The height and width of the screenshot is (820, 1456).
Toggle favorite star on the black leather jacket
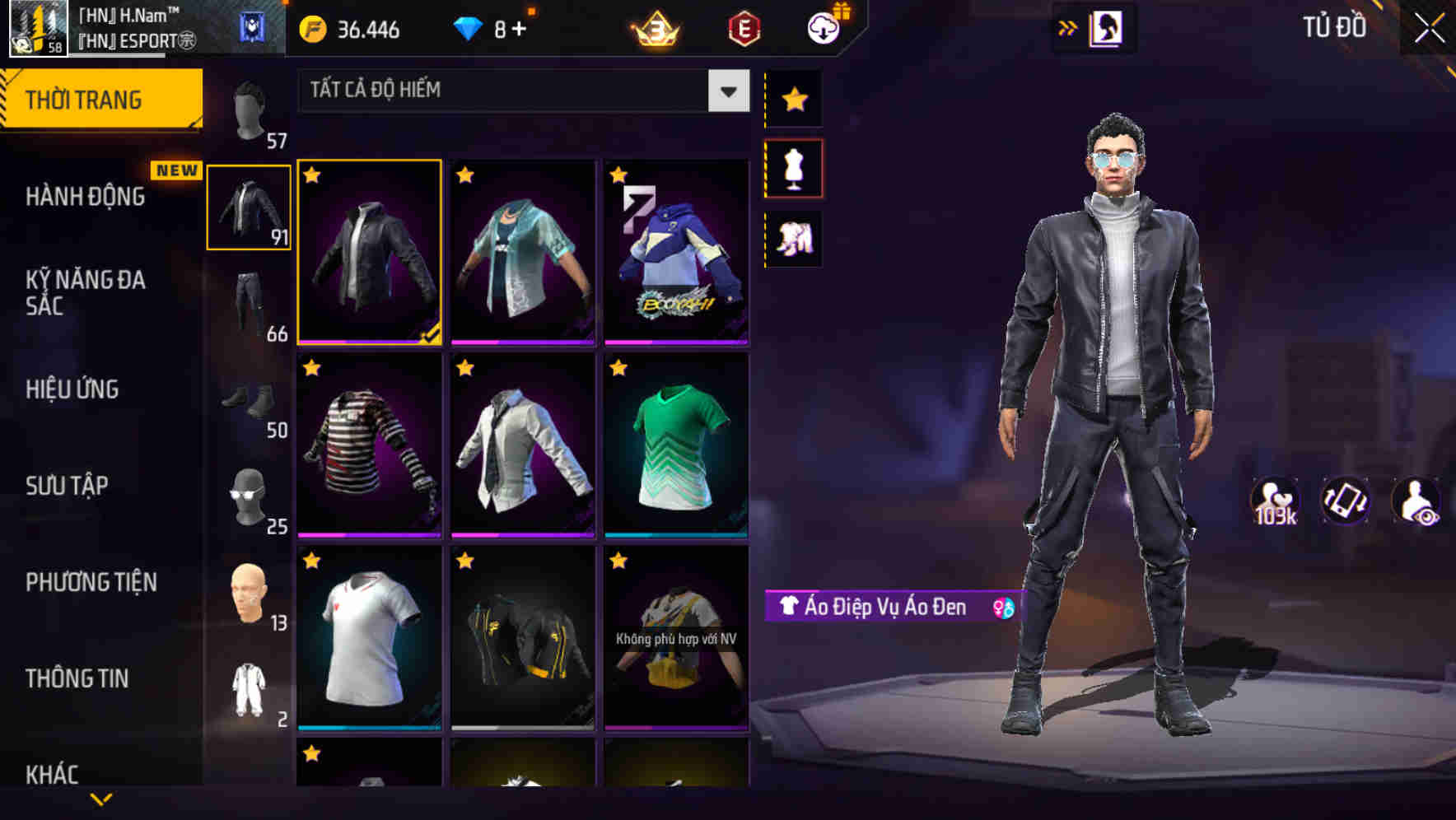click(x=312, y=175)
